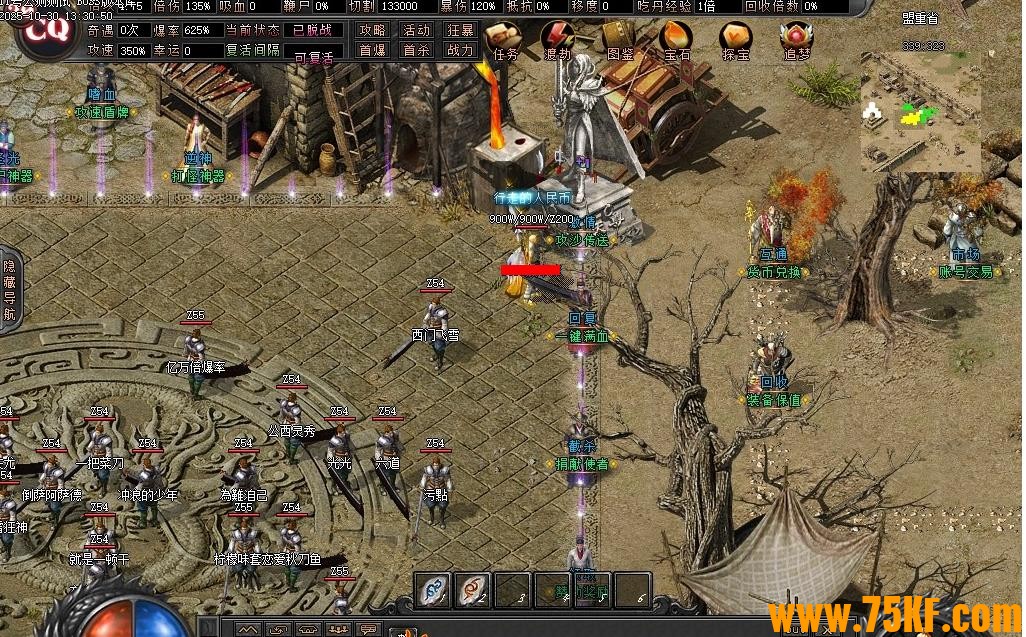The width and height of the screenshot is (1026, 637).
Task: Choose the 追梦 dream chase icon
Action: 797,41
